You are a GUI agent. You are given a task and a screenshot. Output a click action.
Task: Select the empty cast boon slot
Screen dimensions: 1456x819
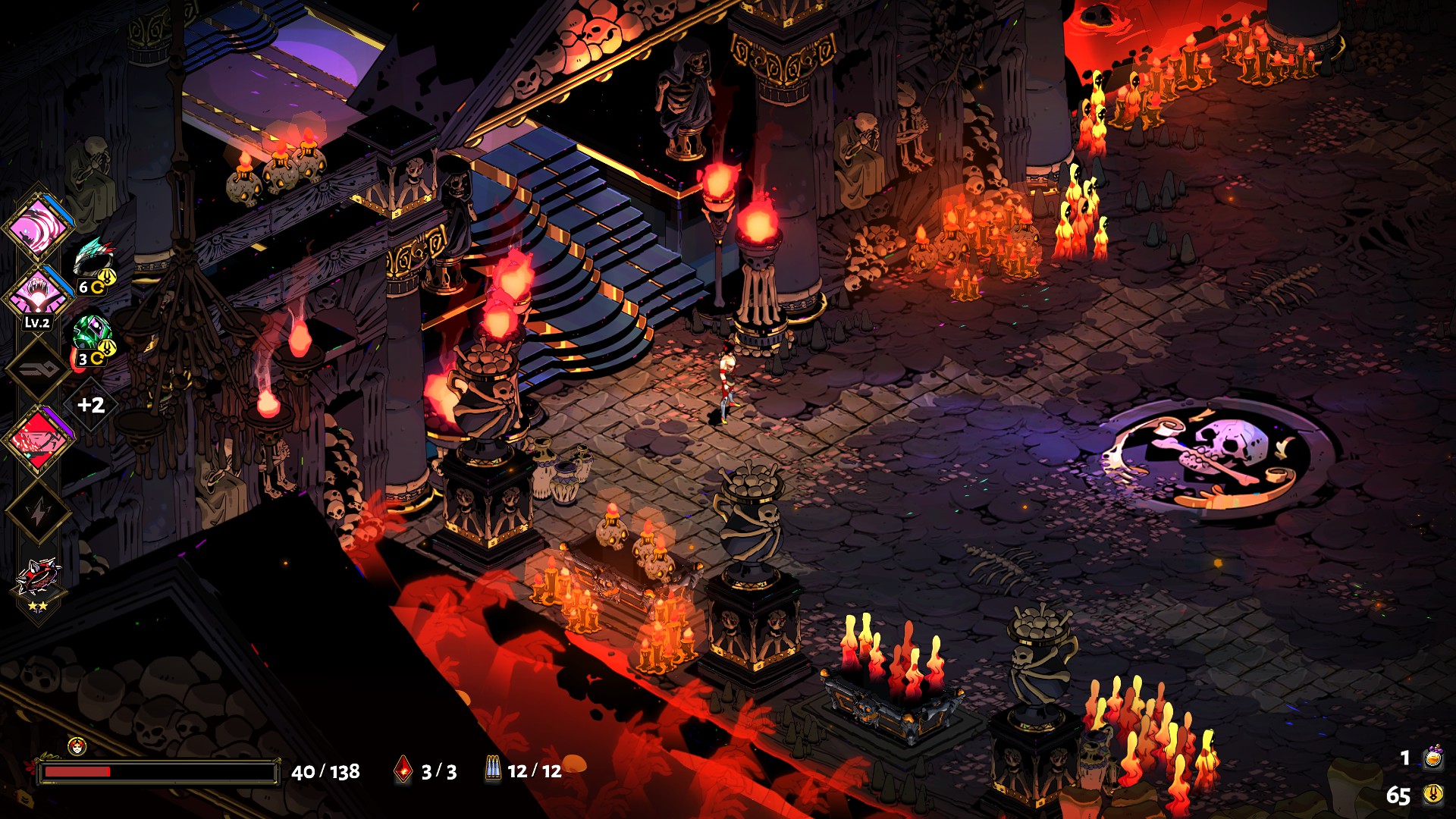point(38,369)
